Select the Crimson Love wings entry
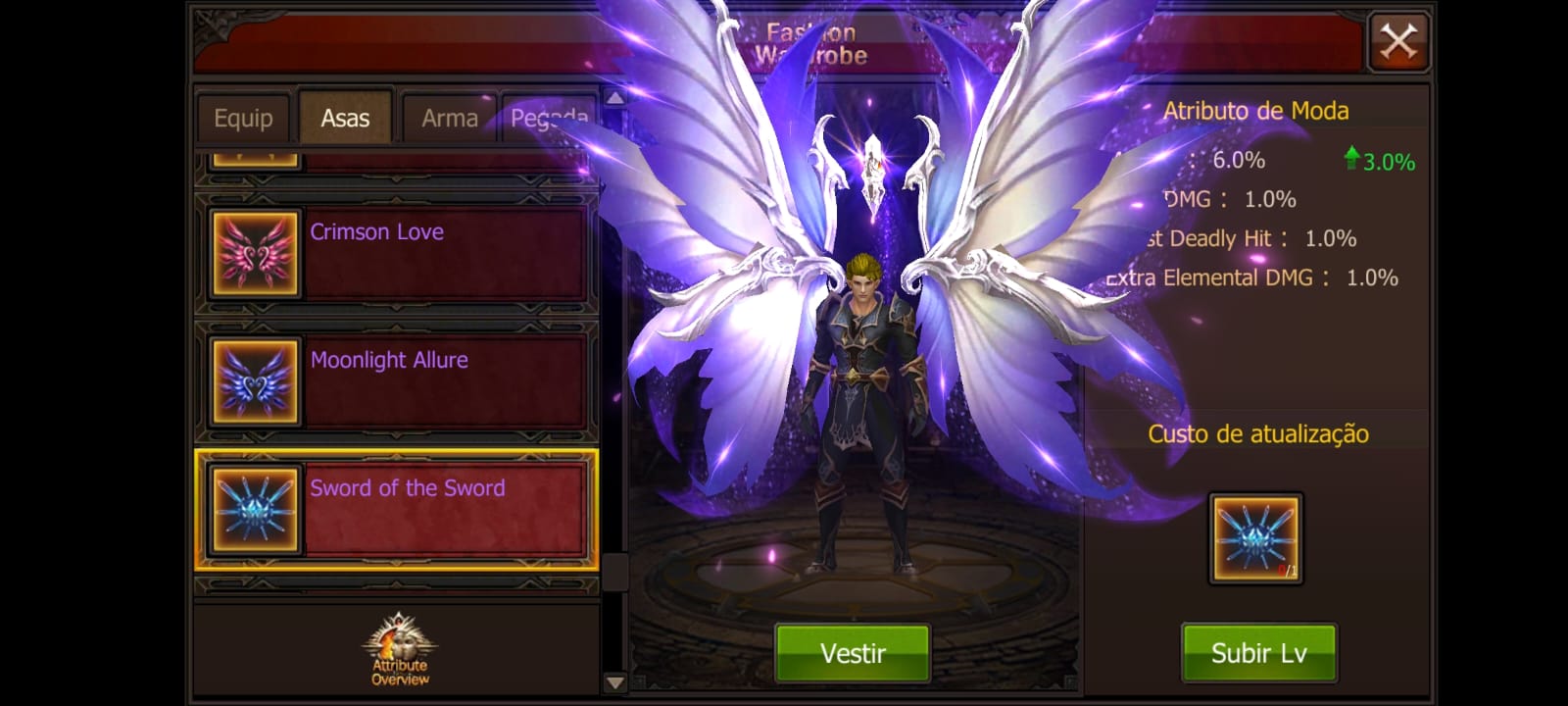This screenshot has width=1568, height=706. point(396,253)
